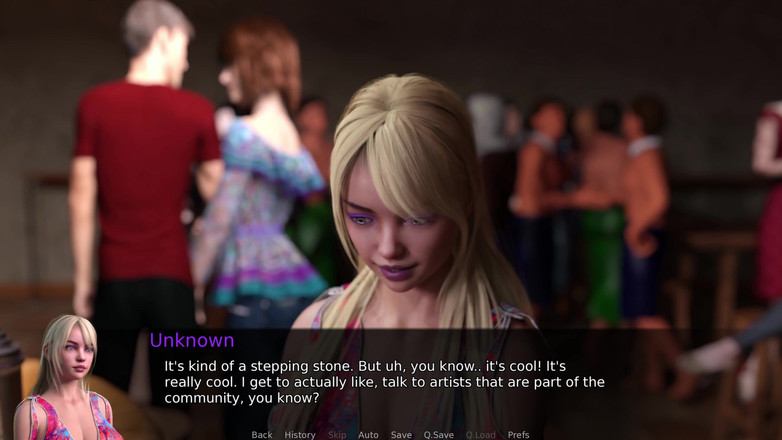
Task: Open Prefs settings menu
Action: click(x=518, y=435)
